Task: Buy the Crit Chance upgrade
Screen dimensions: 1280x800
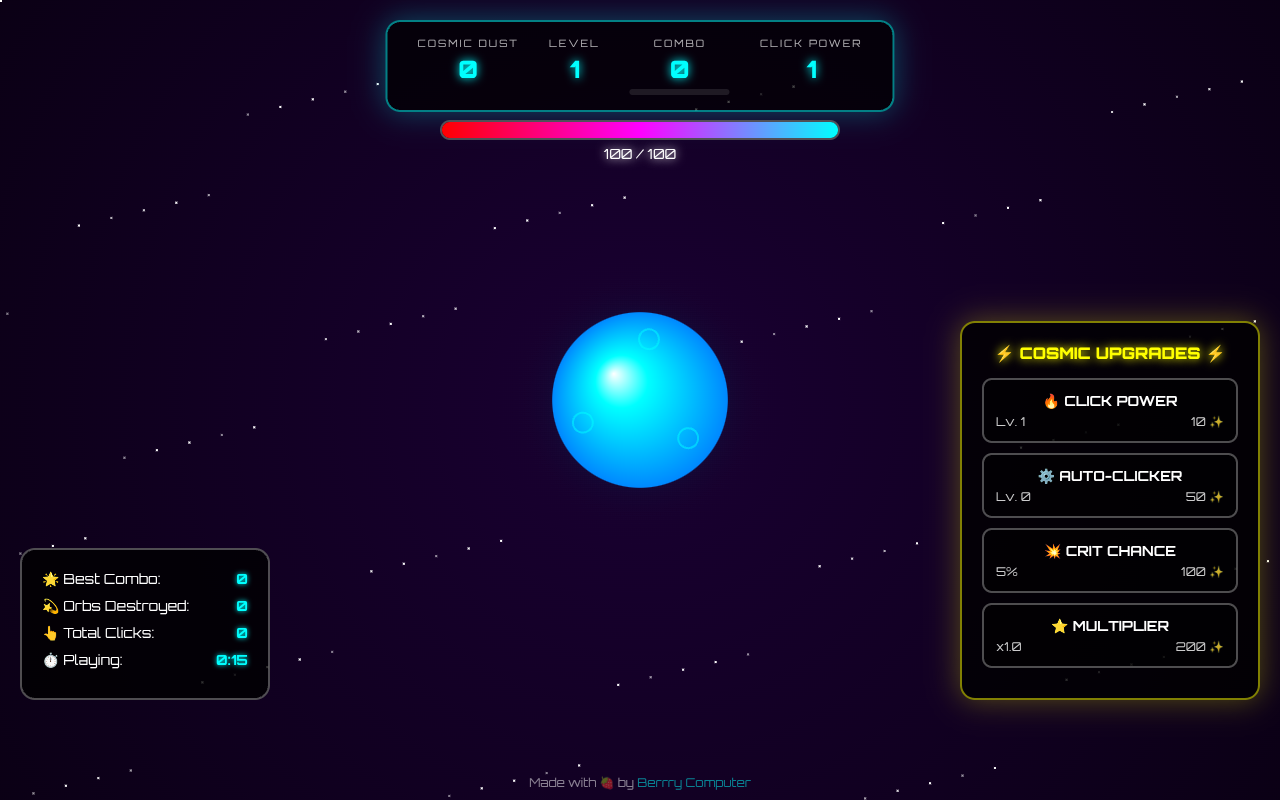Action: click(x=1110, y=560)
